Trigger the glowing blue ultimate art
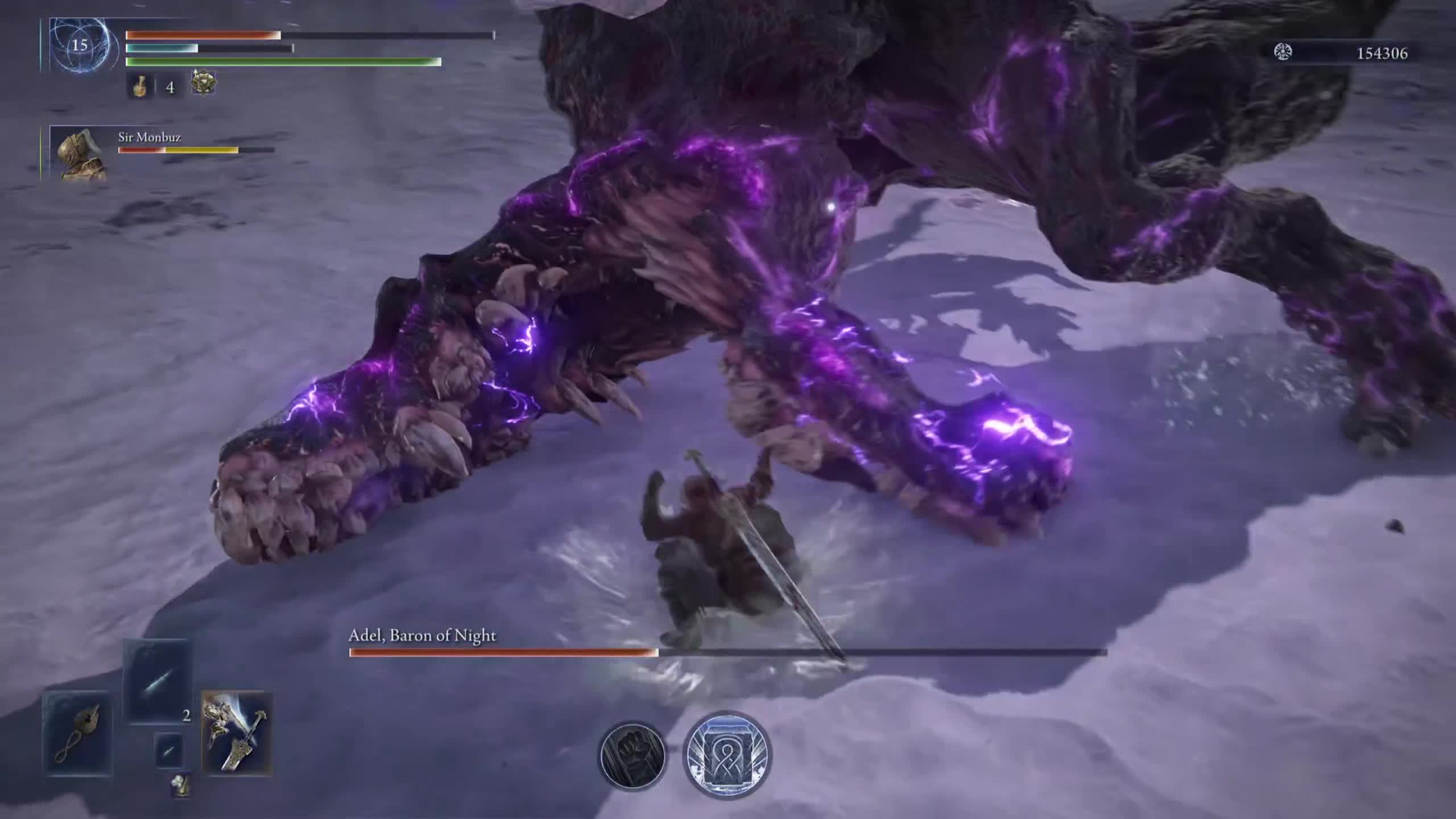 pyautogui.click(x=727, y=754)
